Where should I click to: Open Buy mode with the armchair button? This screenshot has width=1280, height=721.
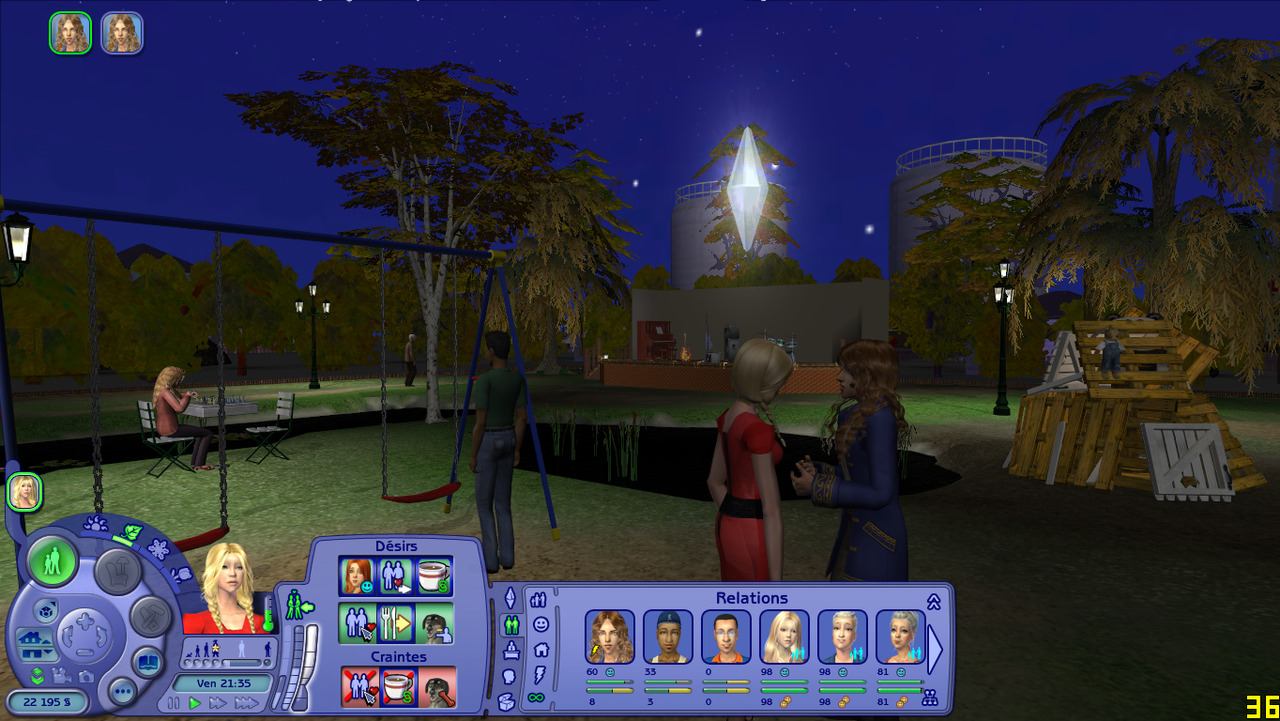pos(117,572)
